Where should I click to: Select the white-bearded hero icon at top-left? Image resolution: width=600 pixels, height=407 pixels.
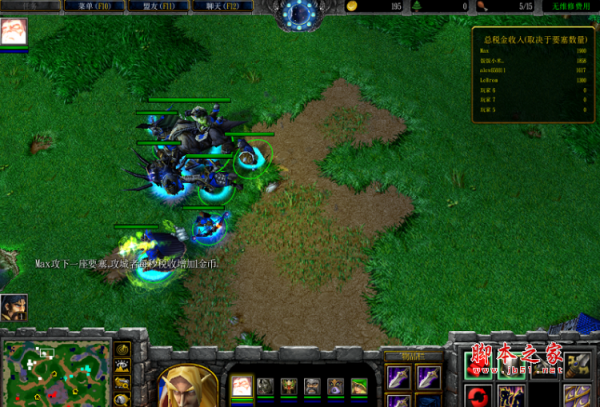[x=14, y=34]
